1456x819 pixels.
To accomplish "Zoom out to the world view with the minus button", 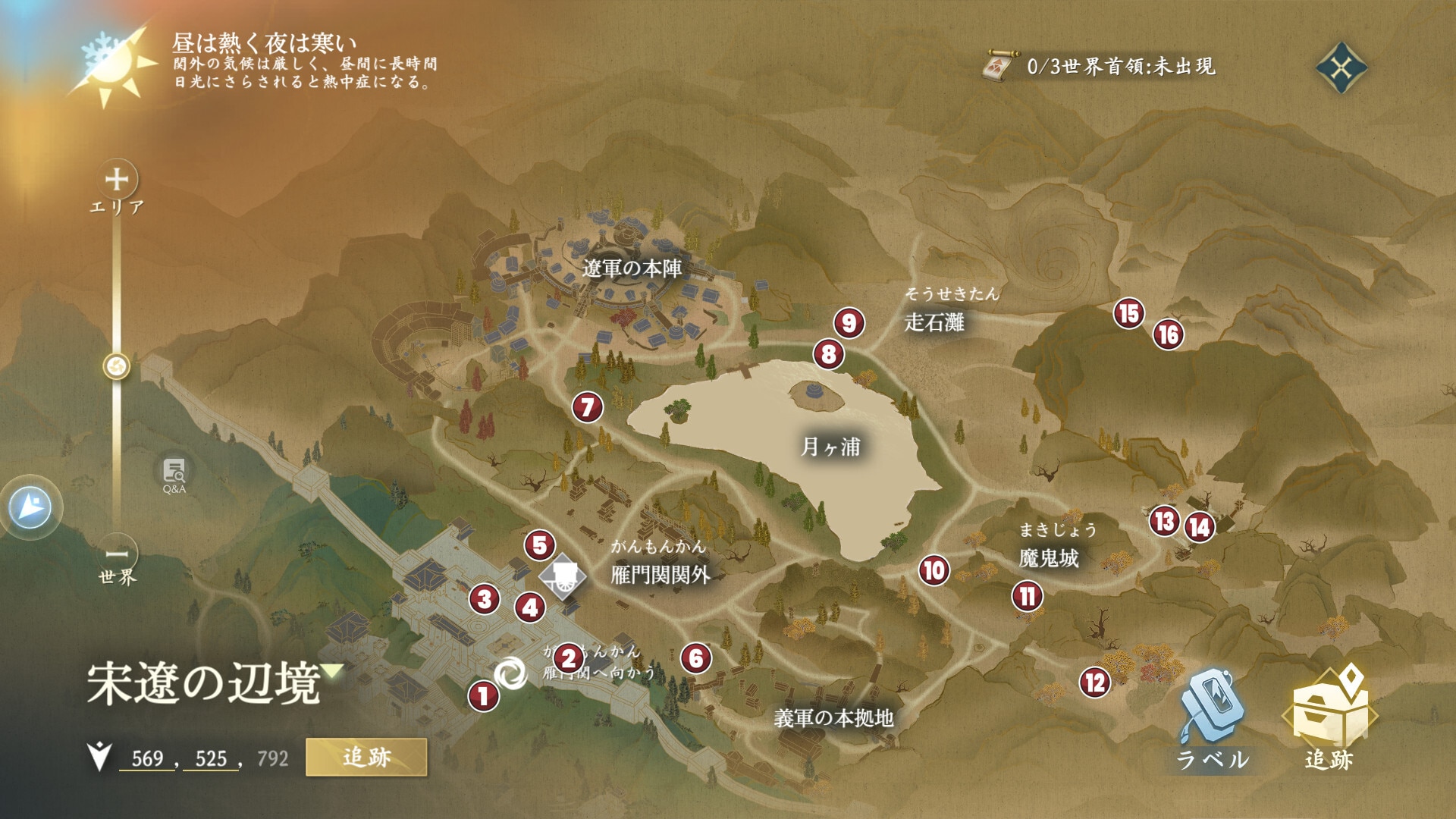I will pyautogui.click(x=117, y=554).
